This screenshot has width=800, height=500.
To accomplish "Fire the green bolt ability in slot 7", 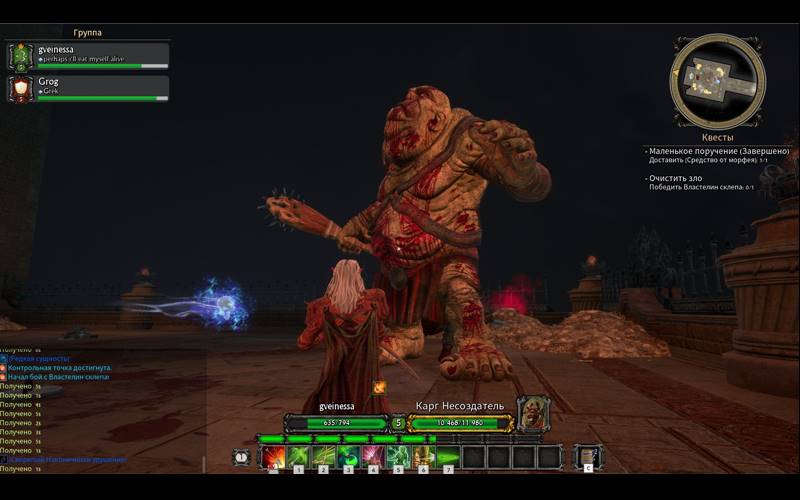I will [x=448, y=457].
